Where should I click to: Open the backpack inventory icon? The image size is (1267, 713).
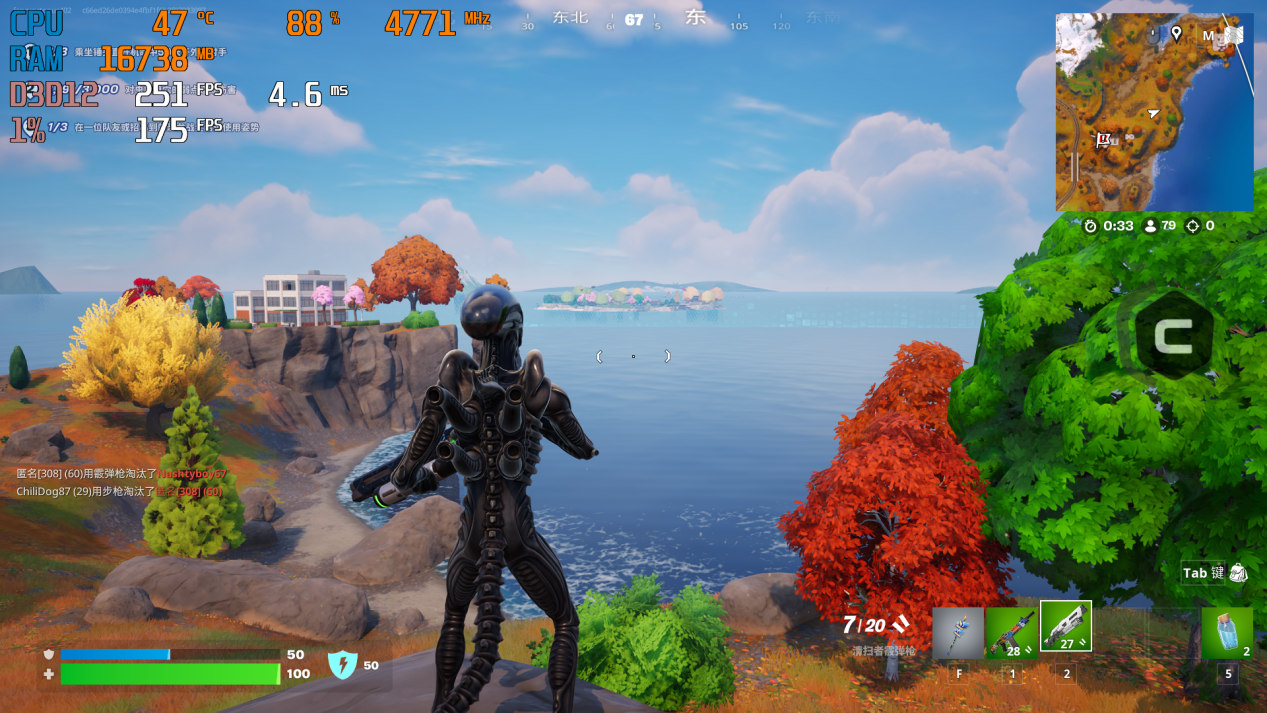[1238, 573]
